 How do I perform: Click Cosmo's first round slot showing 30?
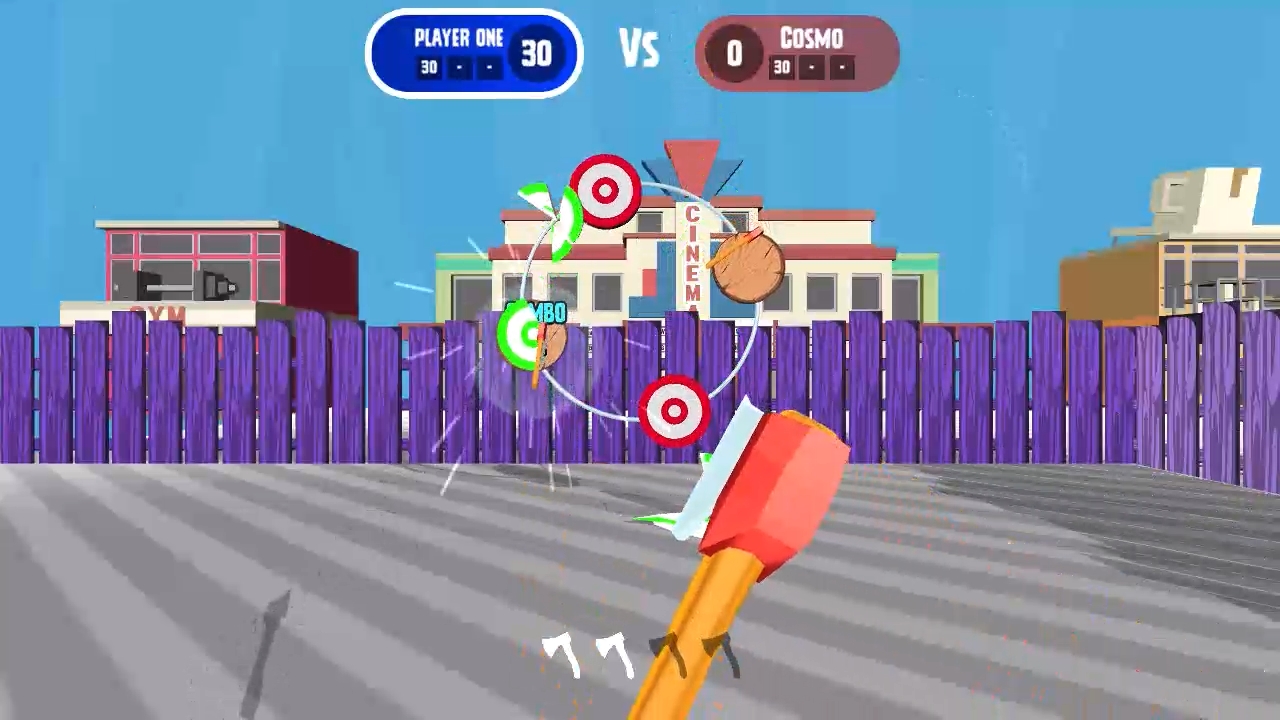780,68
